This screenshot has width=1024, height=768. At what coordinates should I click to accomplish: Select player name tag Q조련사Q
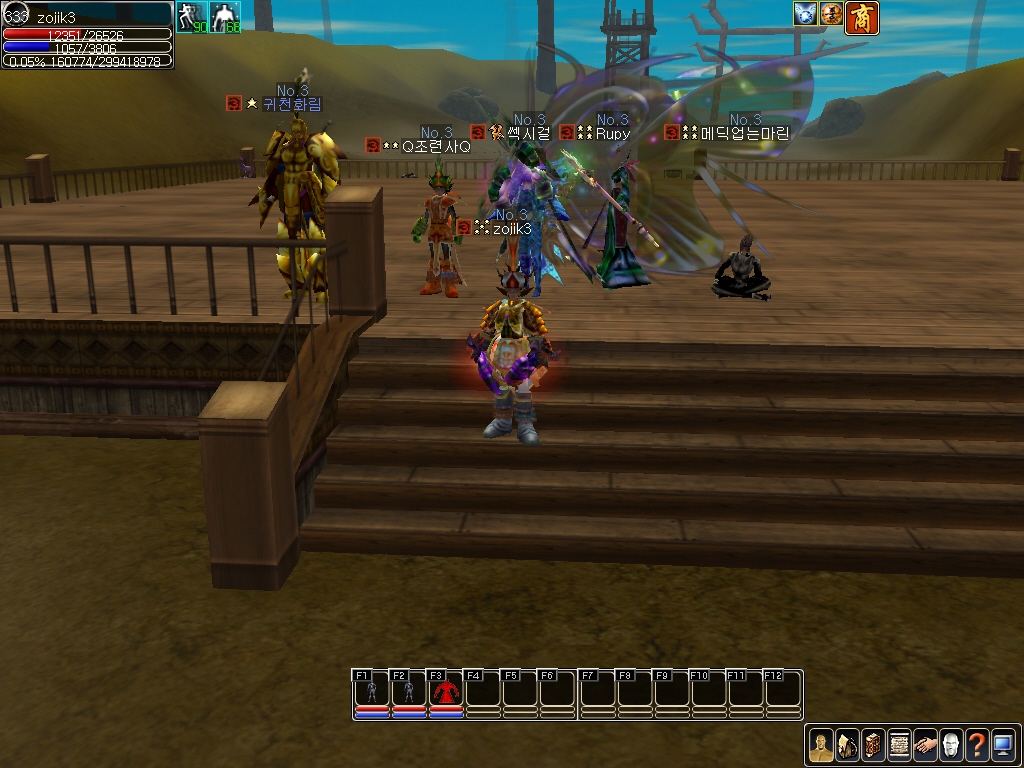[x=435, y=146]
